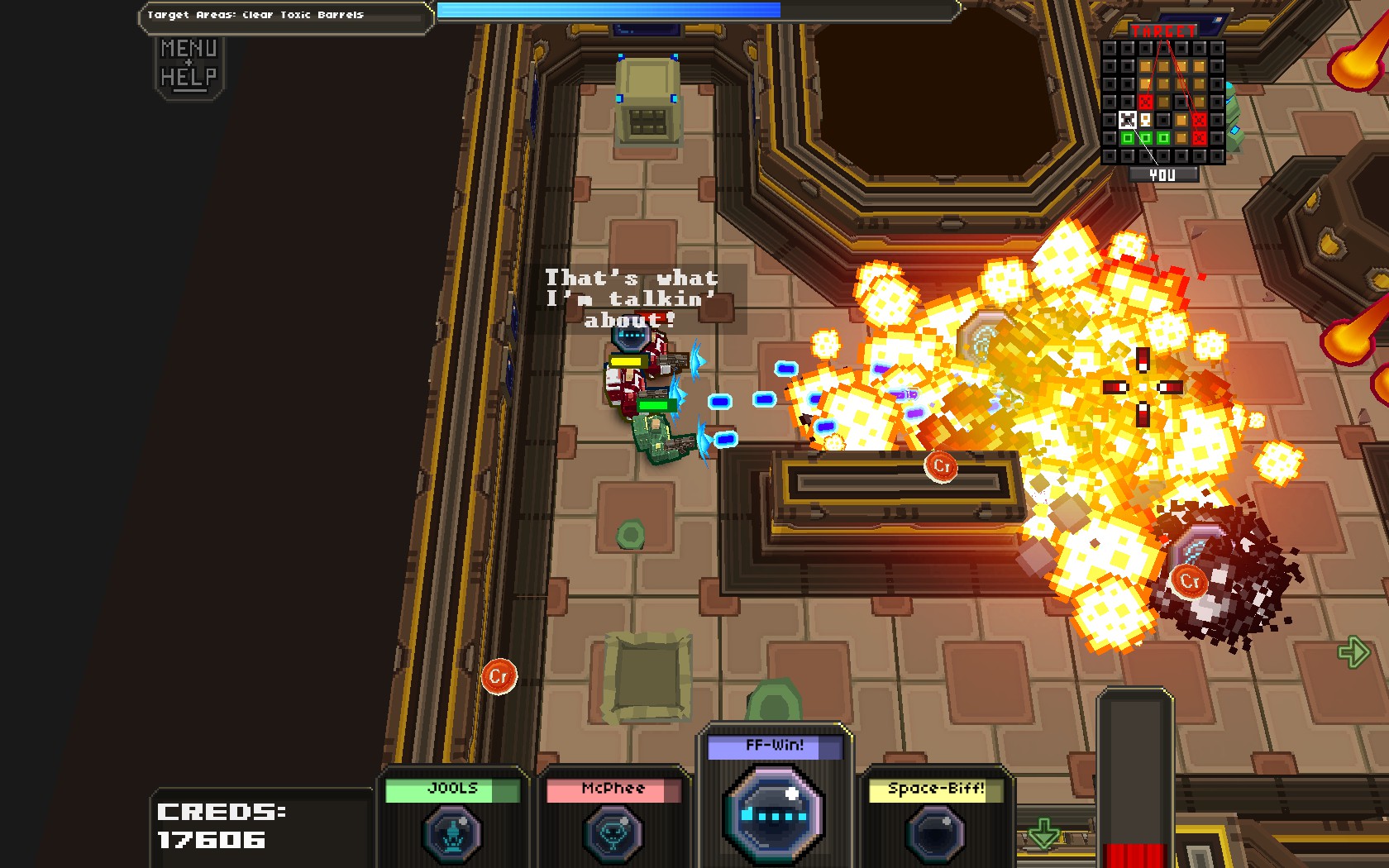Image resolution: width=1389 pixels, height=868 pixels.
Task: Choose the FF-Win! character panel
Action: coord(774,798)
